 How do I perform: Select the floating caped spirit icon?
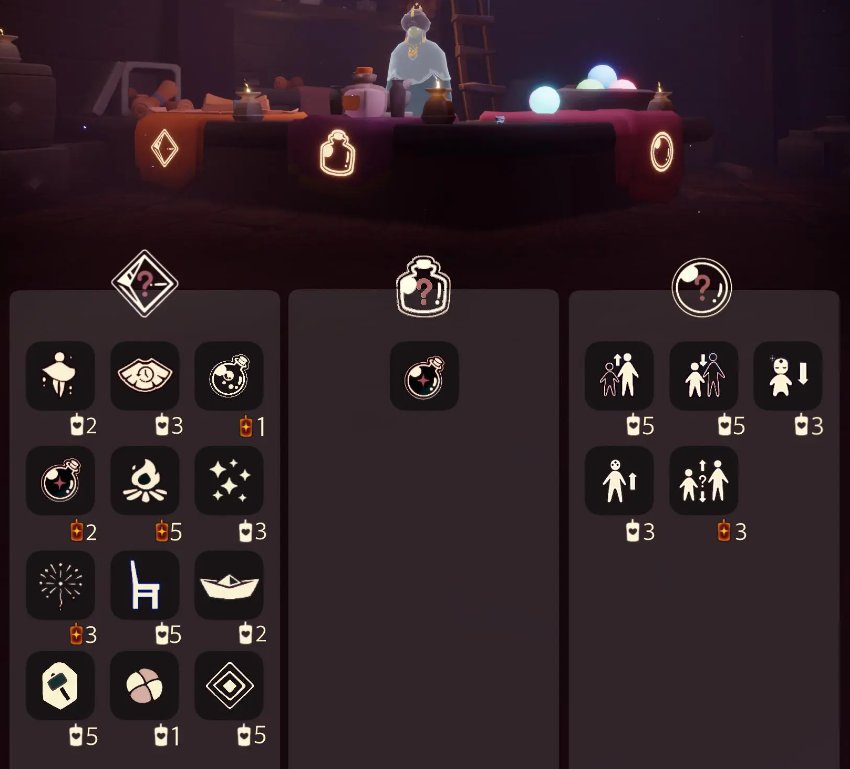60,376
